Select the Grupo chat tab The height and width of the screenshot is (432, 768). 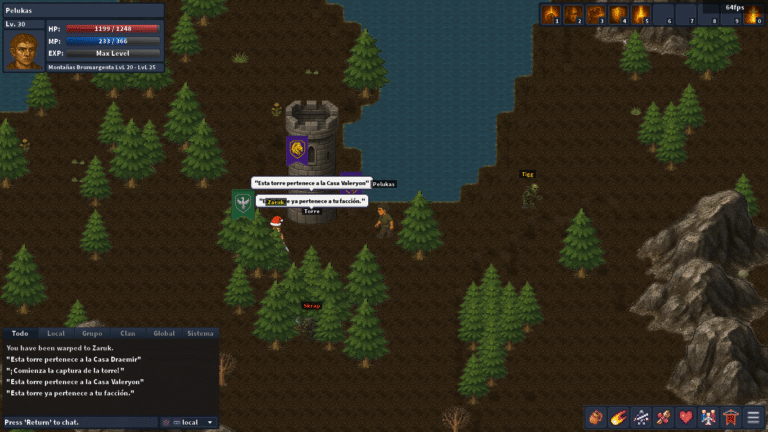[x=92, y=333]
